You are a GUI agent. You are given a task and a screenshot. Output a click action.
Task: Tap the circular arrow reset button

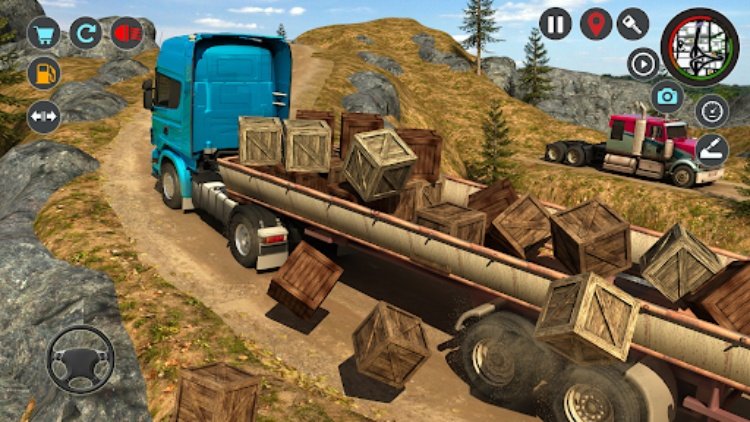point(85,34)
